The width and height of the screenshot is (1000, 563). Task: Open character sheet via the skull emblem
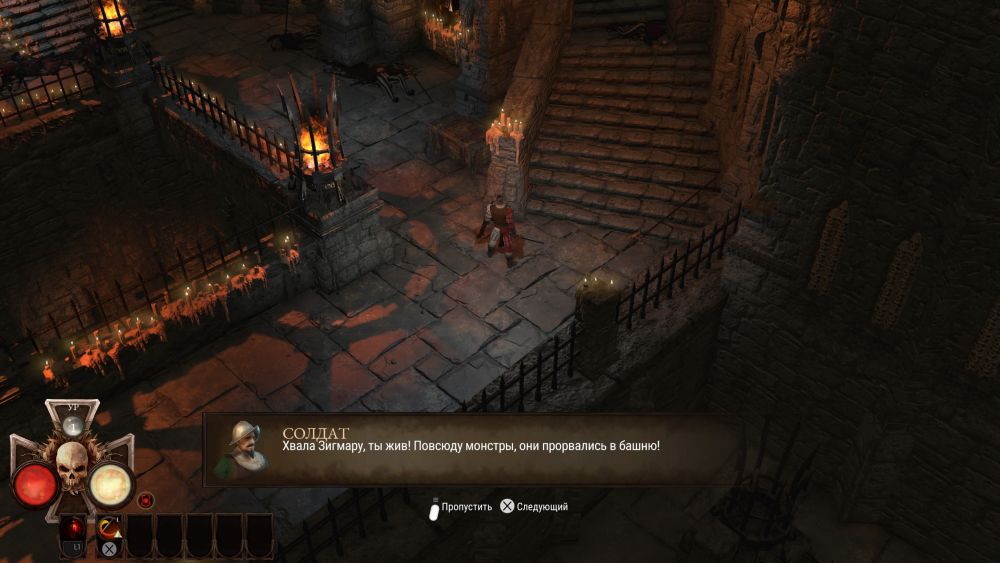click(x=72, y=467)
